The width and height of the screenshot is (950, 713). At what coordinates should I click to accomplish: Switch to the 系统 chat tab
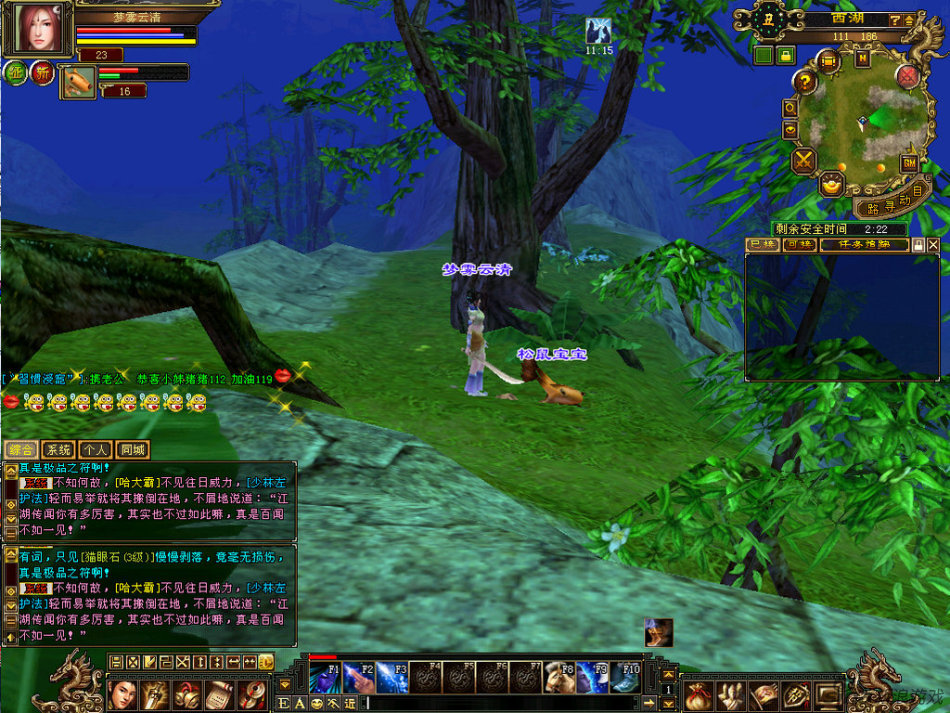point(58,450)
